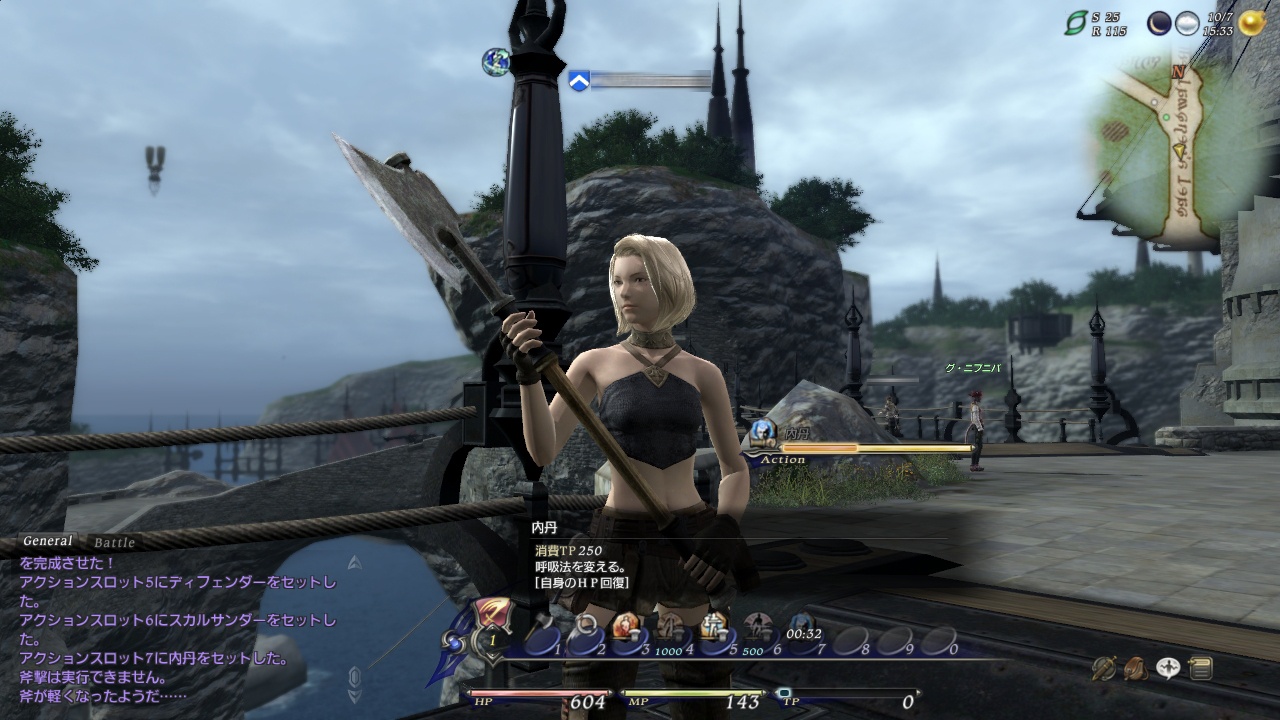Use Skull Sunder in action slot 6
Screen dimensions: 1280x720
coord(758,632)
